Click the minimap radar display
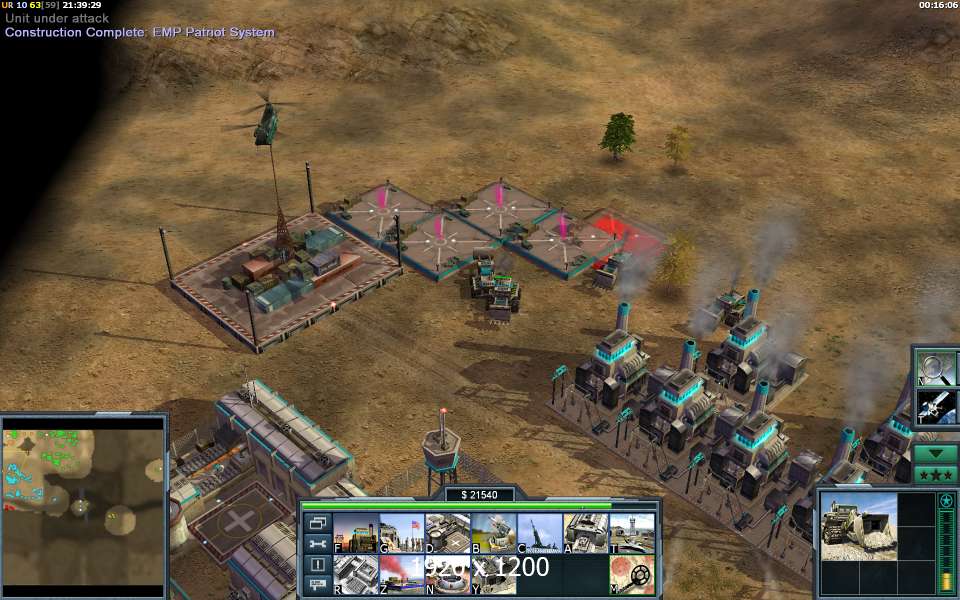Viewport: 960px width, 600px height. pyautogui.click(x=83, y=507)
